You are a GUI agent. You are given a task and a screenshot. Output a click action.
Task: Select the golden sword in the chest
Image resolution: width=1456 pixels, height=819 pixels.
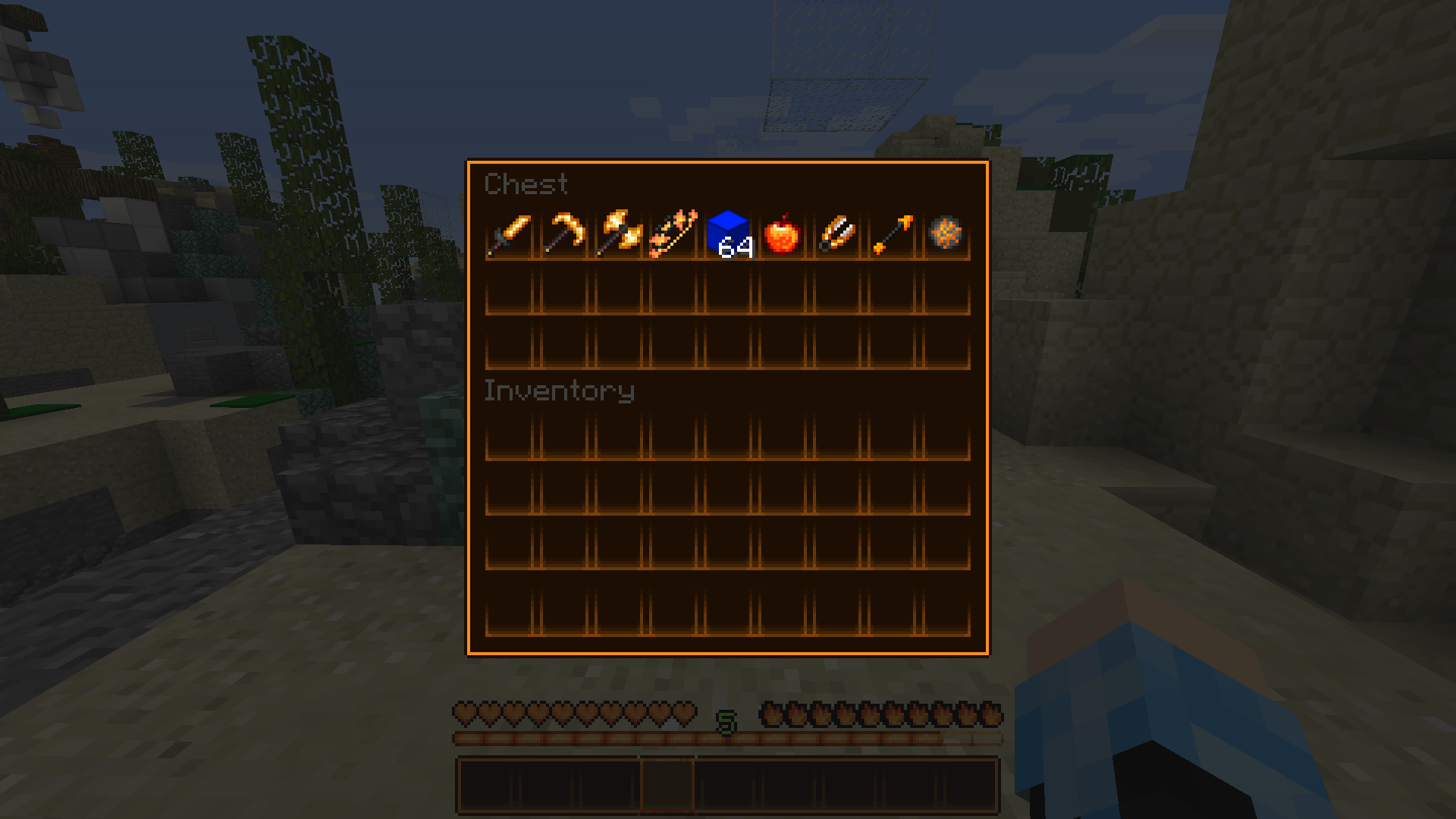(511, 234)
